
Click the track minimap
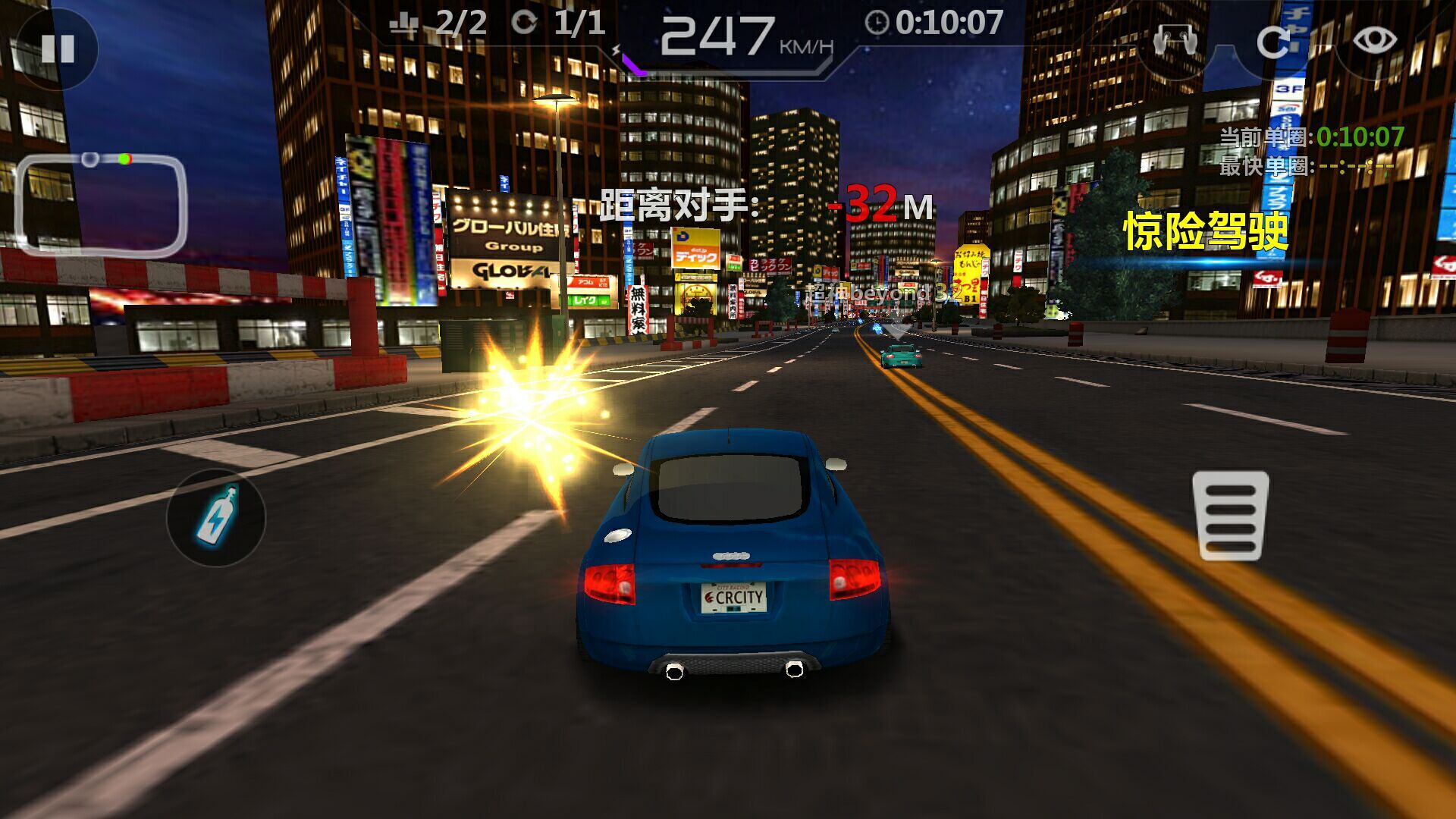click(101, 205)
